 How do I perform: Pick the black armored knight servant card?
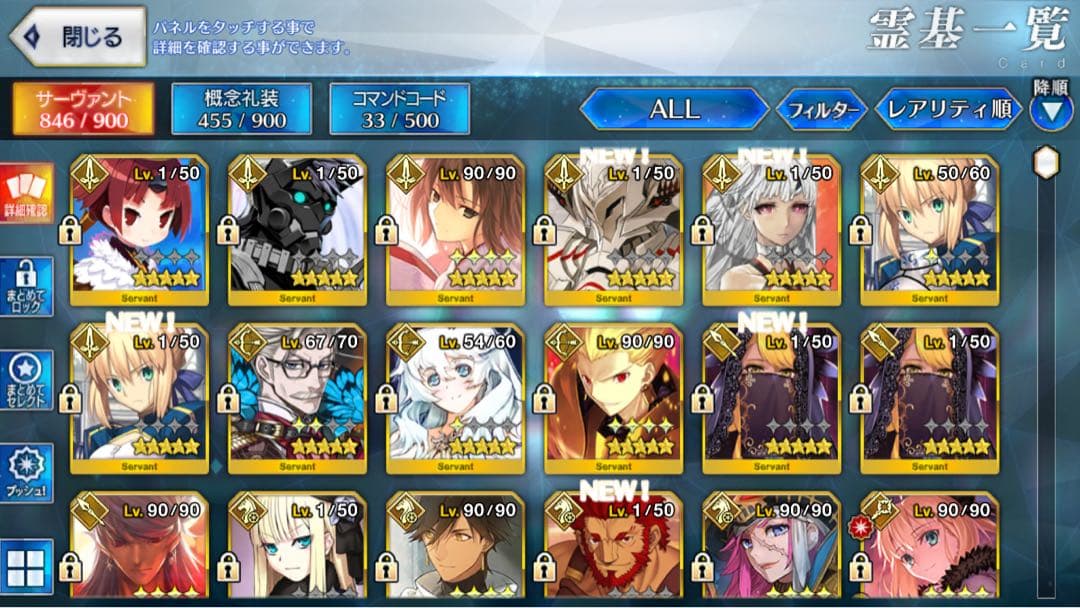(297, 230)
